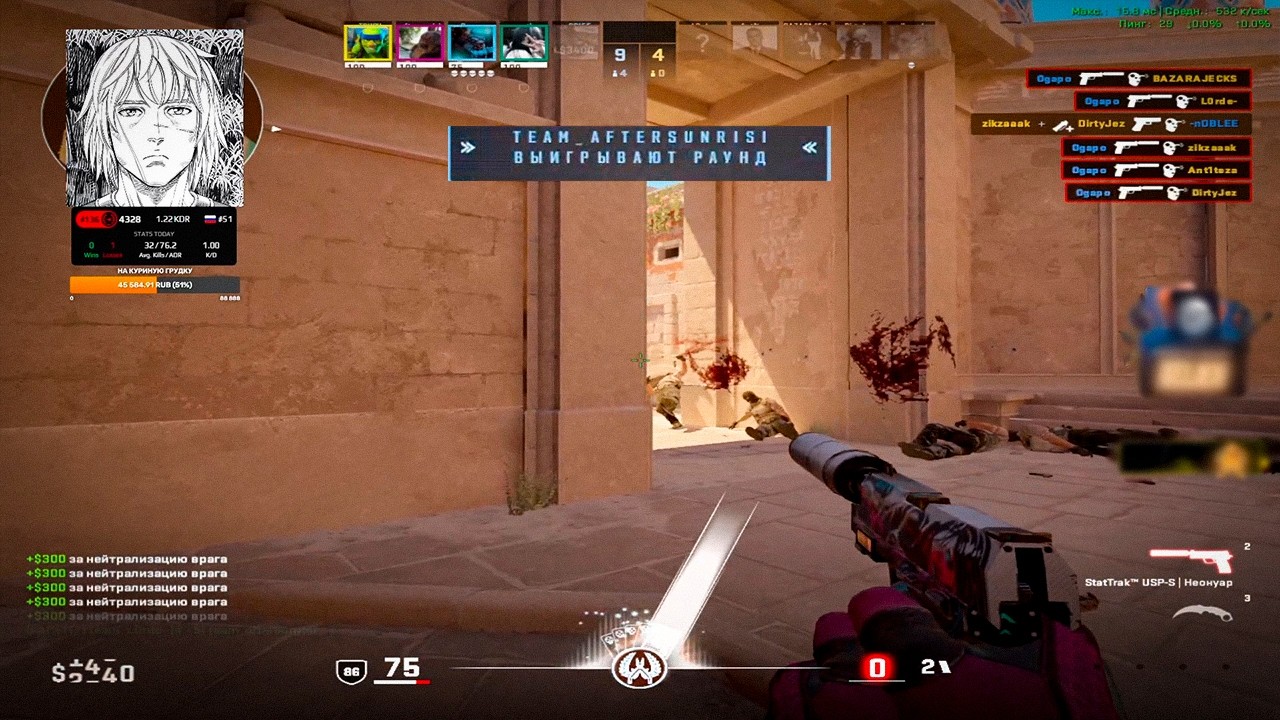Select the yellow-framed teammate avatar
Screen dimensions: 1280x720
[x=368, y=43]
